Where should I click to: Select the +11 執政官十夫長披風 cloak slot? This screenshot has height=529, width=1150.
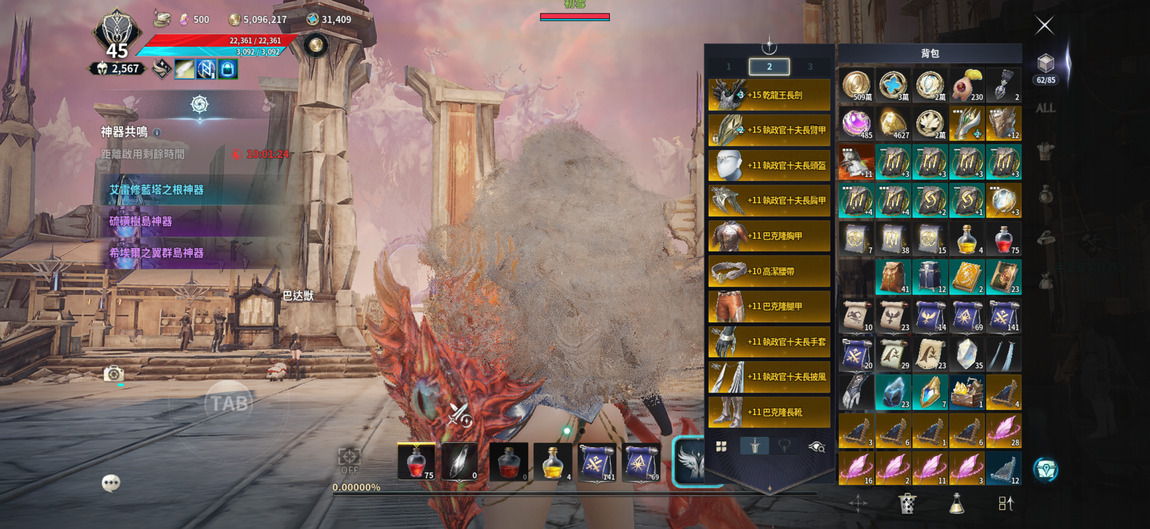(769, 377)
